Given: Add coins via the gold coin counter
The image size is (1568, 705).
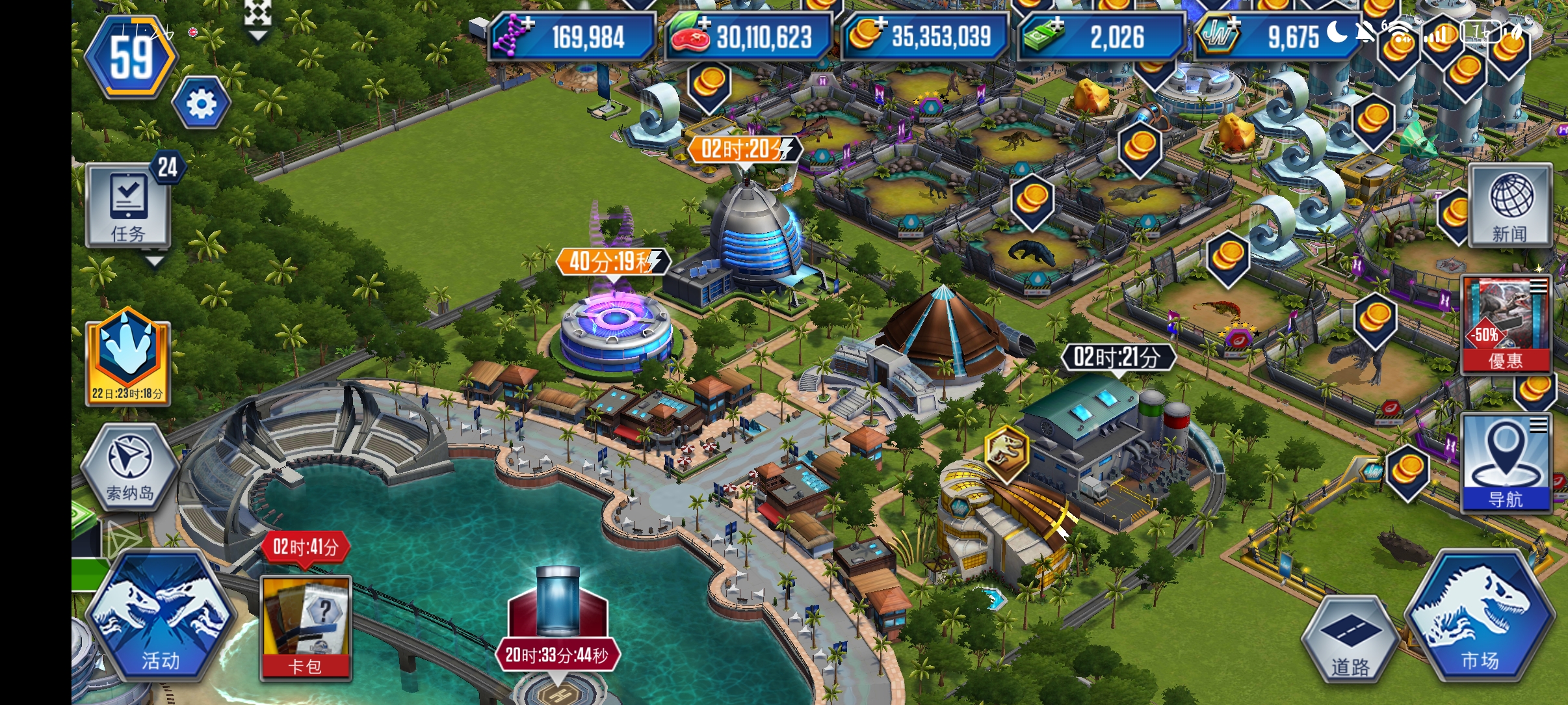Looking at the screenshot, I should tap(925, 36).
